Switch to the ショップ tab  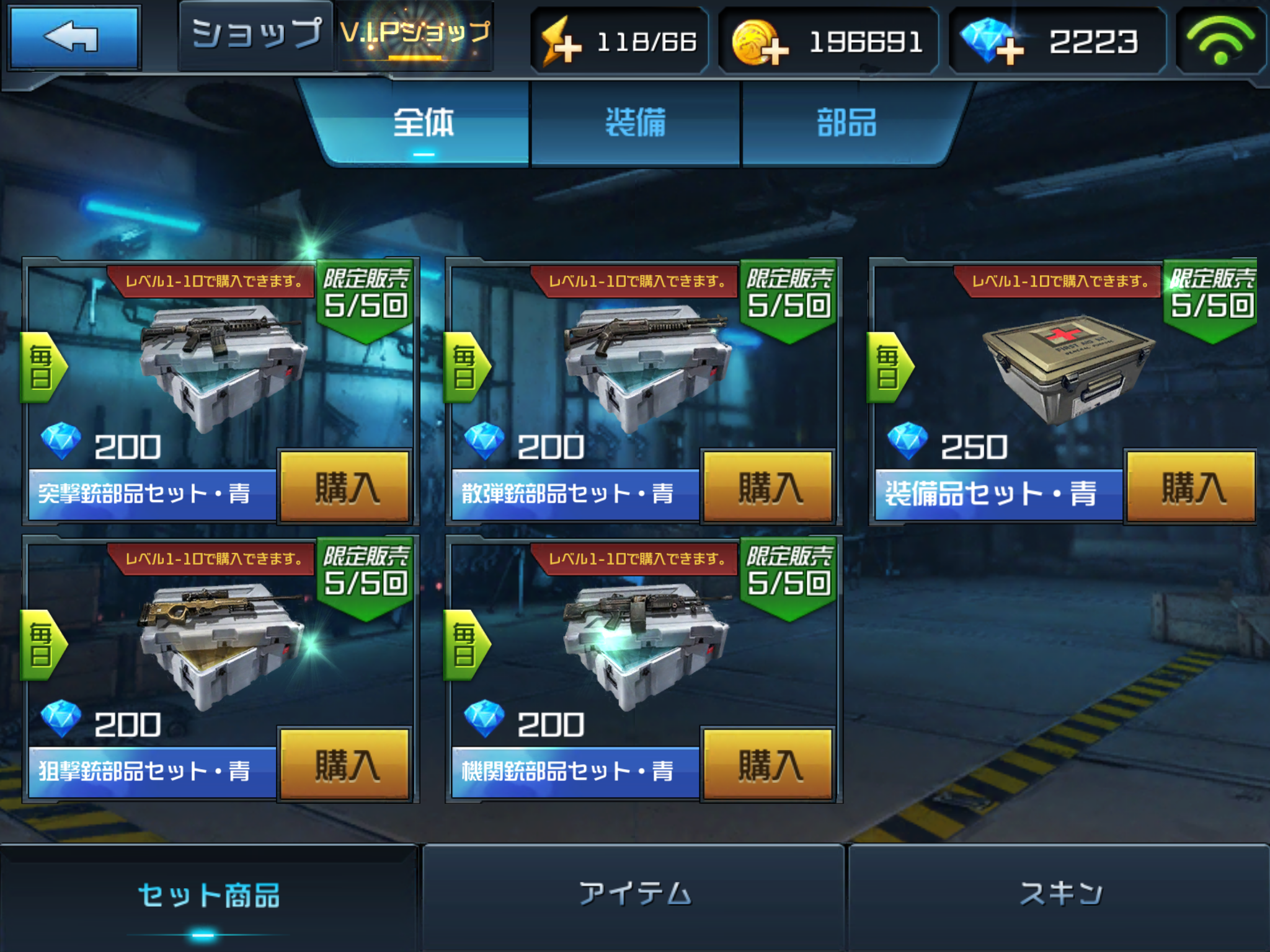pos(256,35)
